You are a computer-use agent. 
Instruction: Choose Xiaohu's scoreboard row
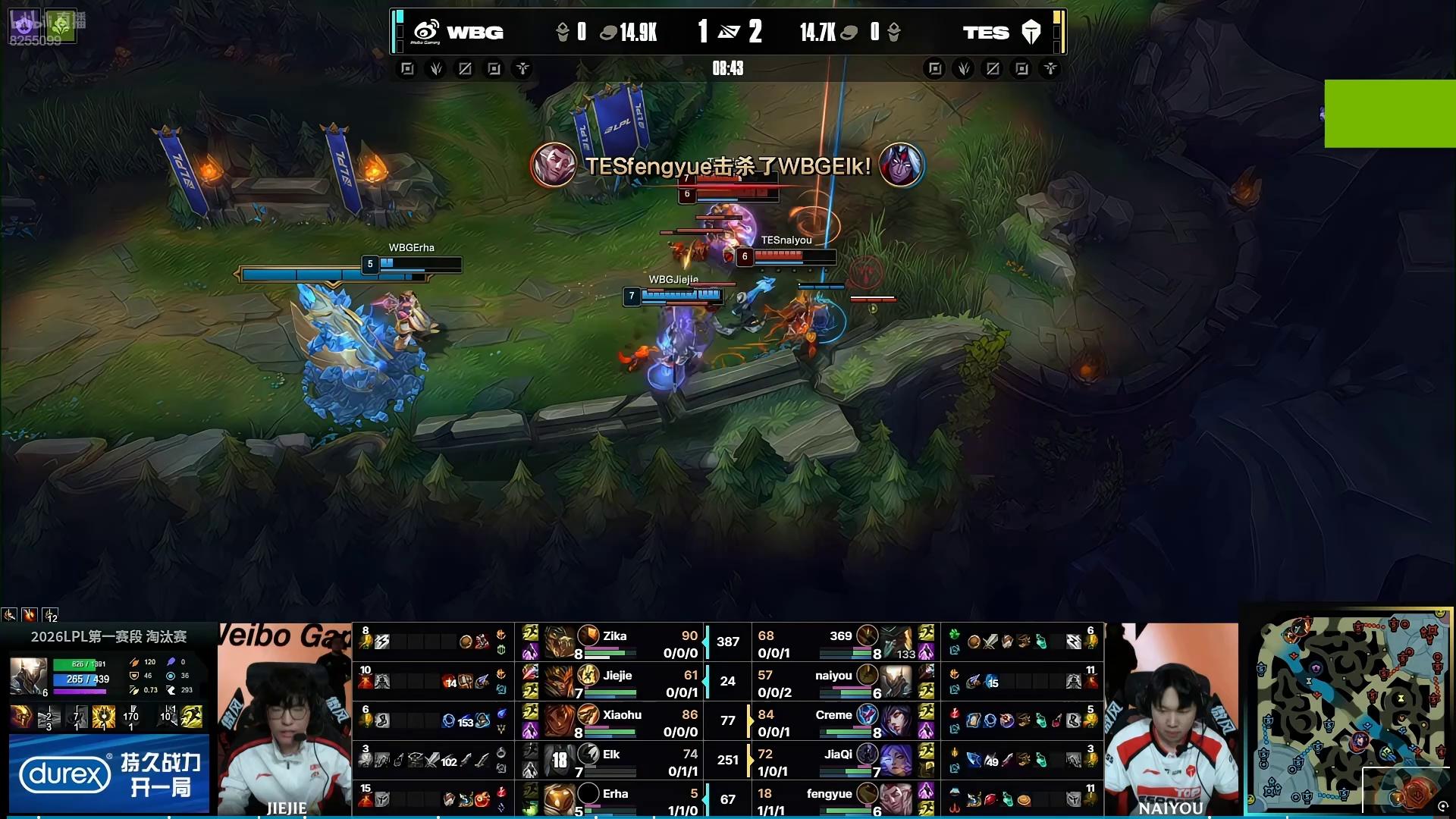click(x=622, y=721)
